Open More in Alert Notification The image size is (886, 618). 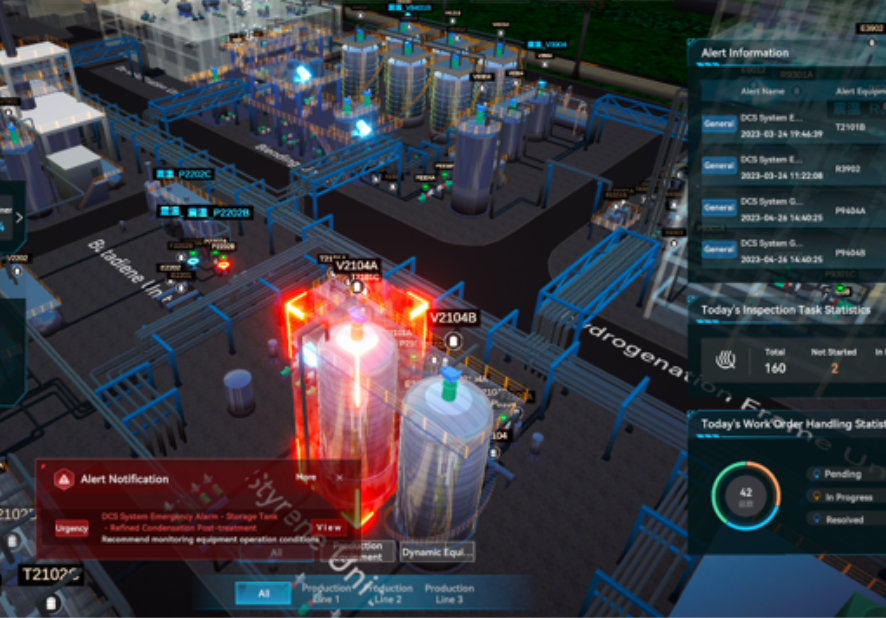[x=306, y=478]
